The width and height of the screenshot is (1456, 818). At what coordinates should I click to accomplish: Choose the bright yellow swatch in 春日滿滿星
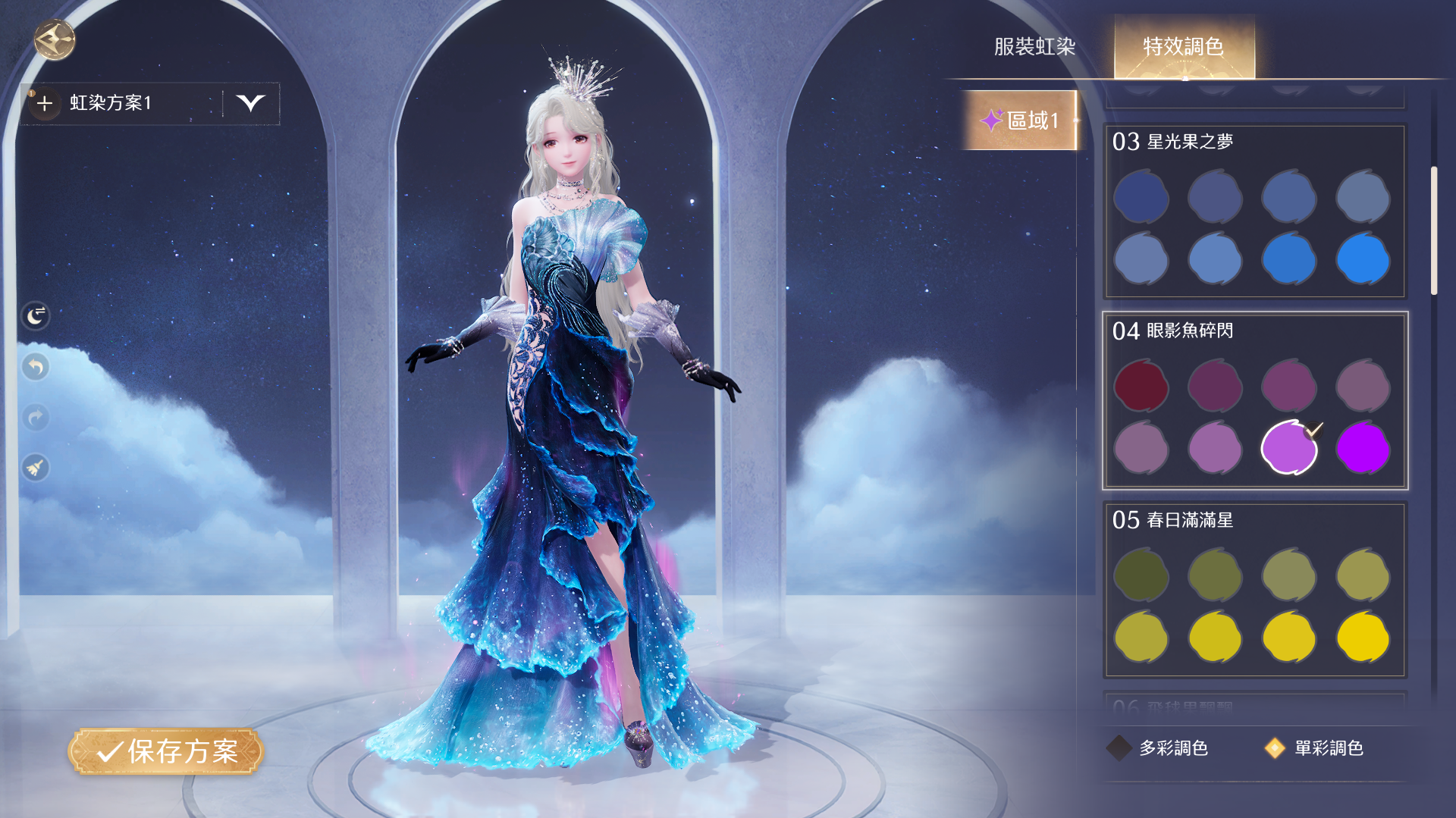pos(1363,638)
